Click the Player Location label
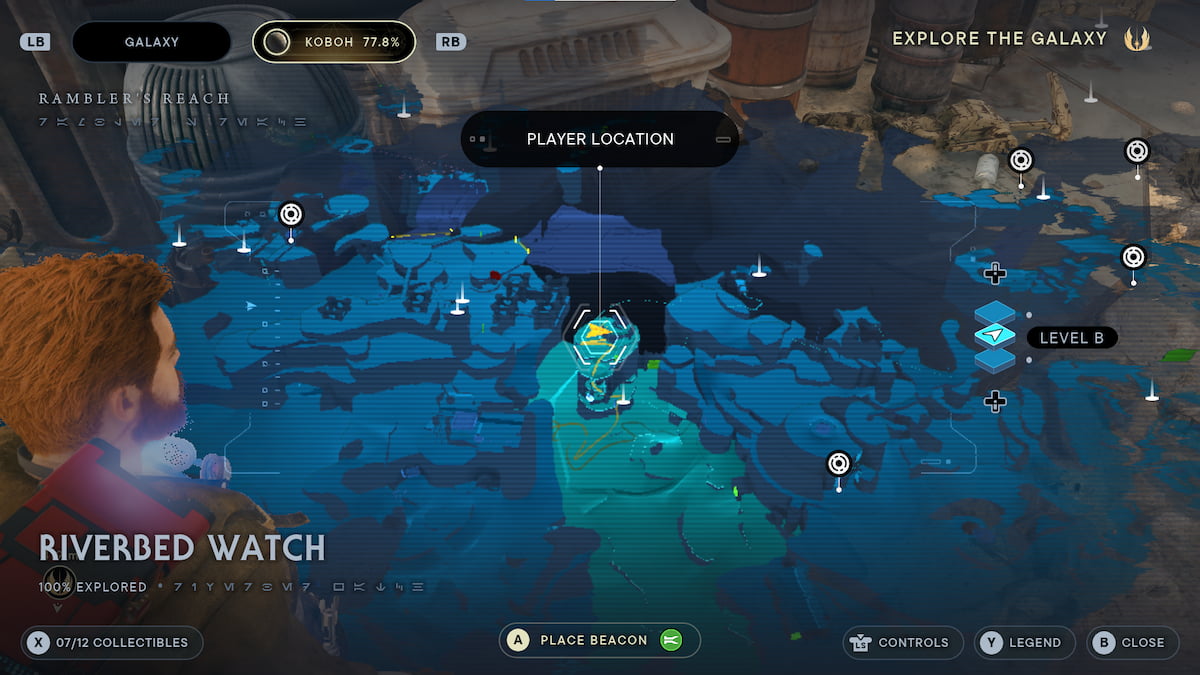The image size is (1200, 675). 600,139
